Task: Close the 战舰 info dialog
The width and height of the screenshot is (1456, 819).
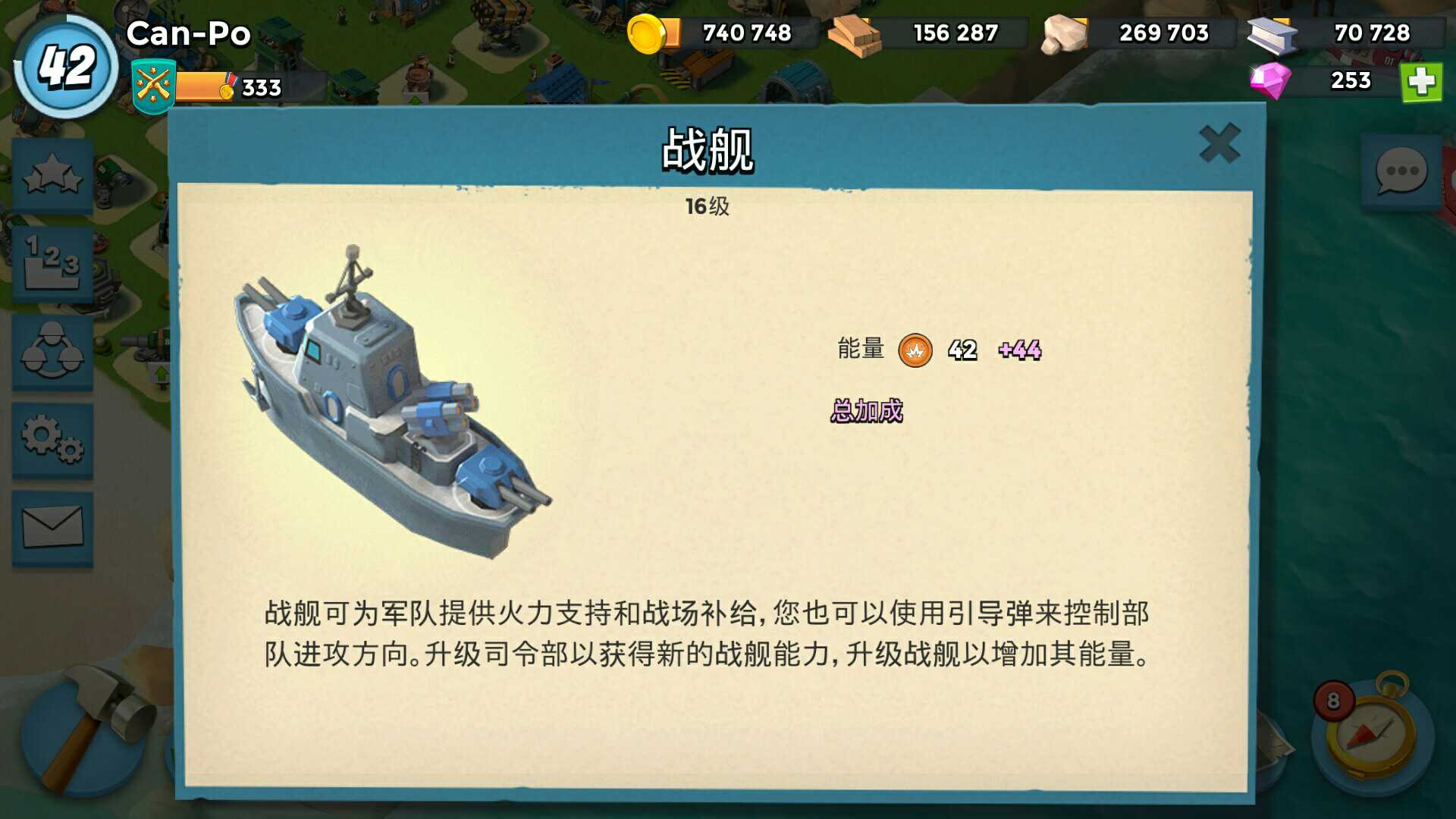Action: coord(1219,142)
